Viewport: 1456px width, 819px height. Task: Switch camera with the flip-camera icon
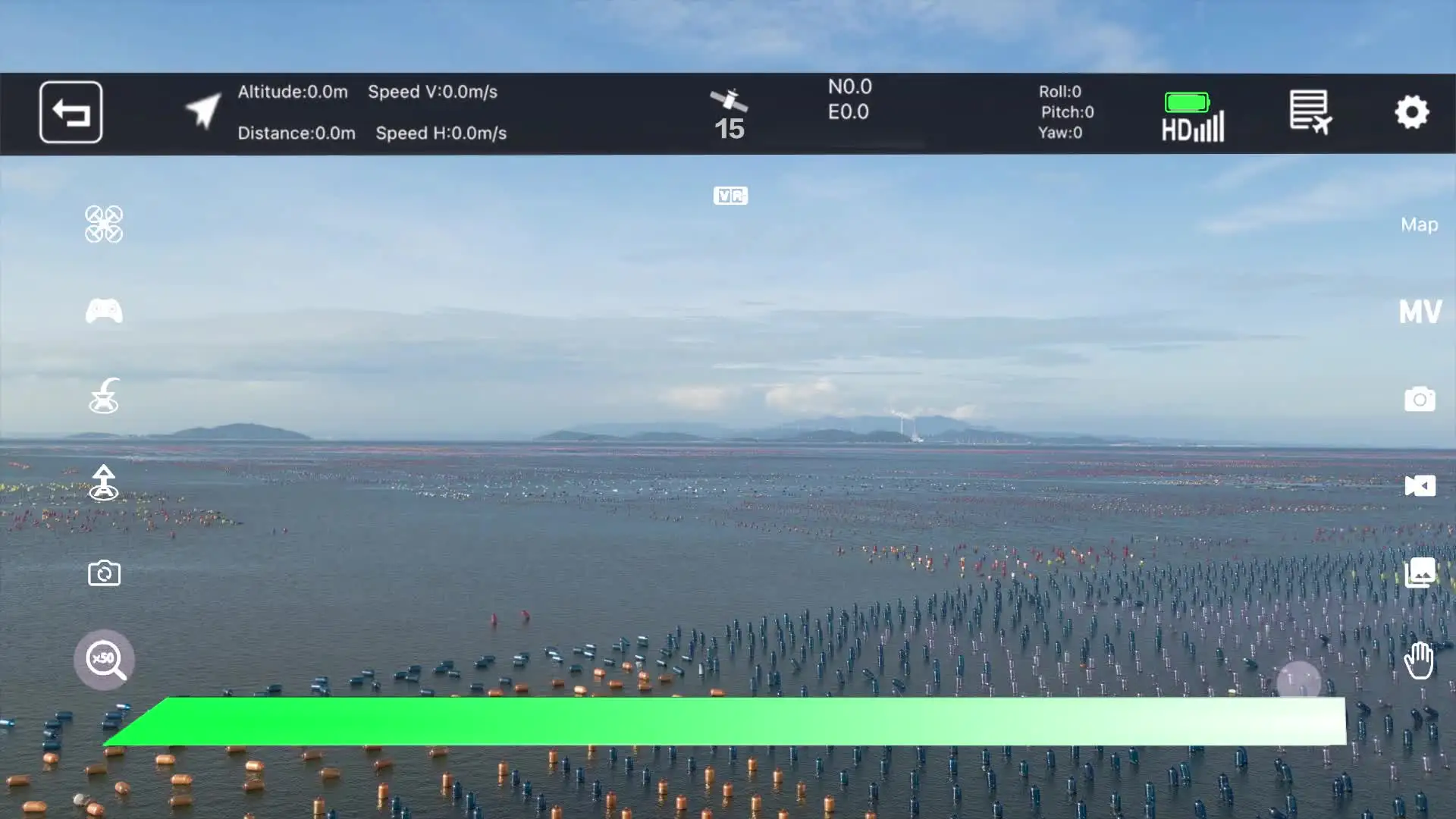[x=104, y=573]
